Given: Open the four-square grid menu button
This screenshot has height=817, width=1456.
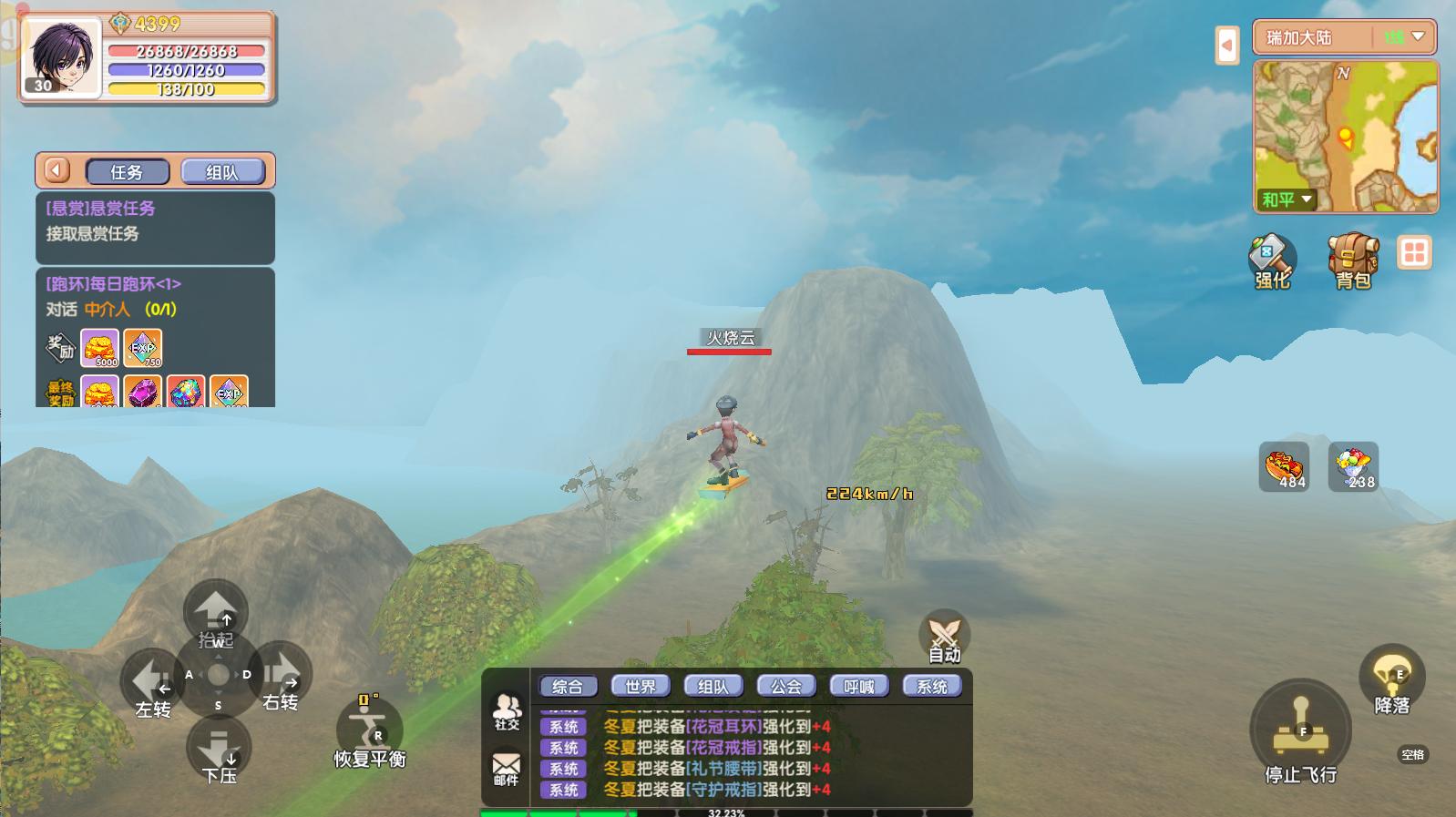Looking at the screenshot, I should coord(1414,252).
